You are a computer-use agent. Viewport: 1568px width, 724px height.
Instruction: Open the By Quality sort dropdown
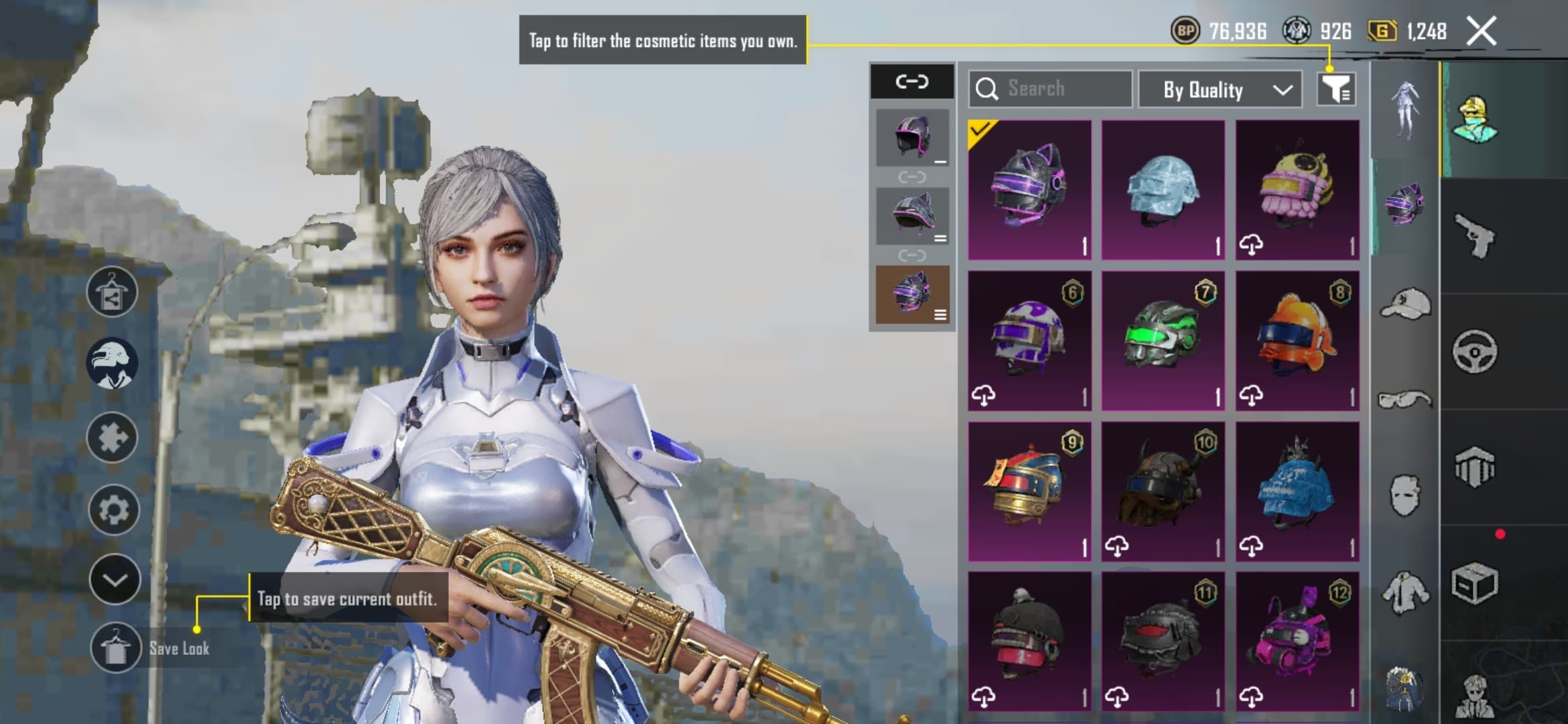pos(1220,90)
